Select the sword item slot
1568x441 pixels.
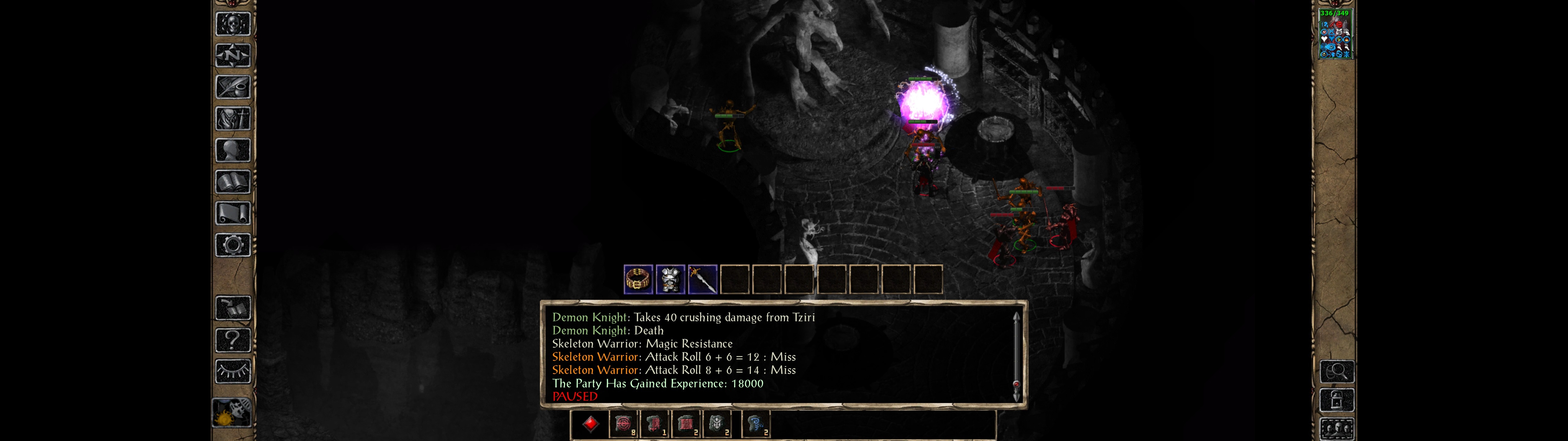[703, 280]
